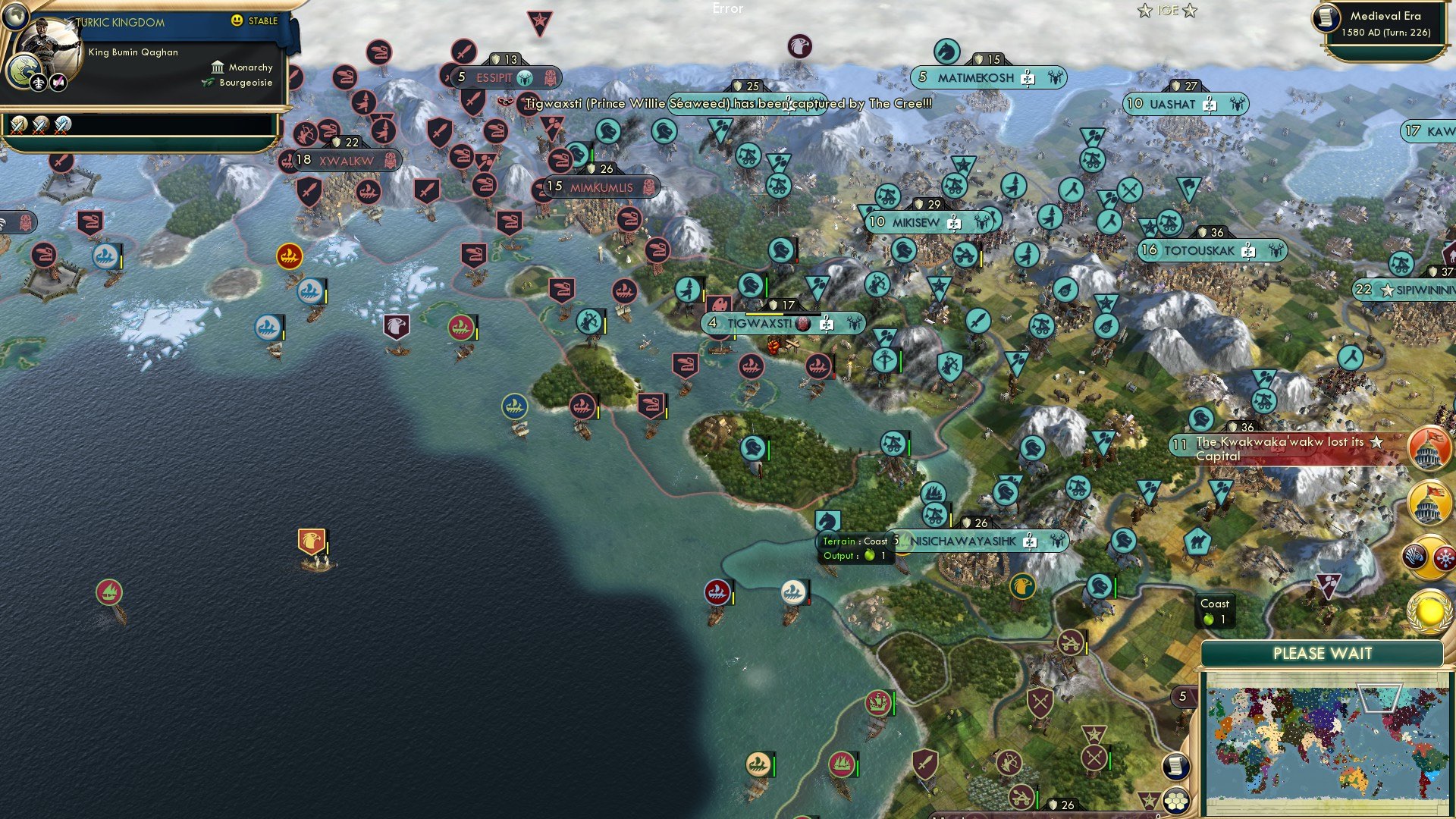Select the Bourgeoisie policy leaf icon
The height and width of the screenshot is (819, 1456).
pos(206,83)
